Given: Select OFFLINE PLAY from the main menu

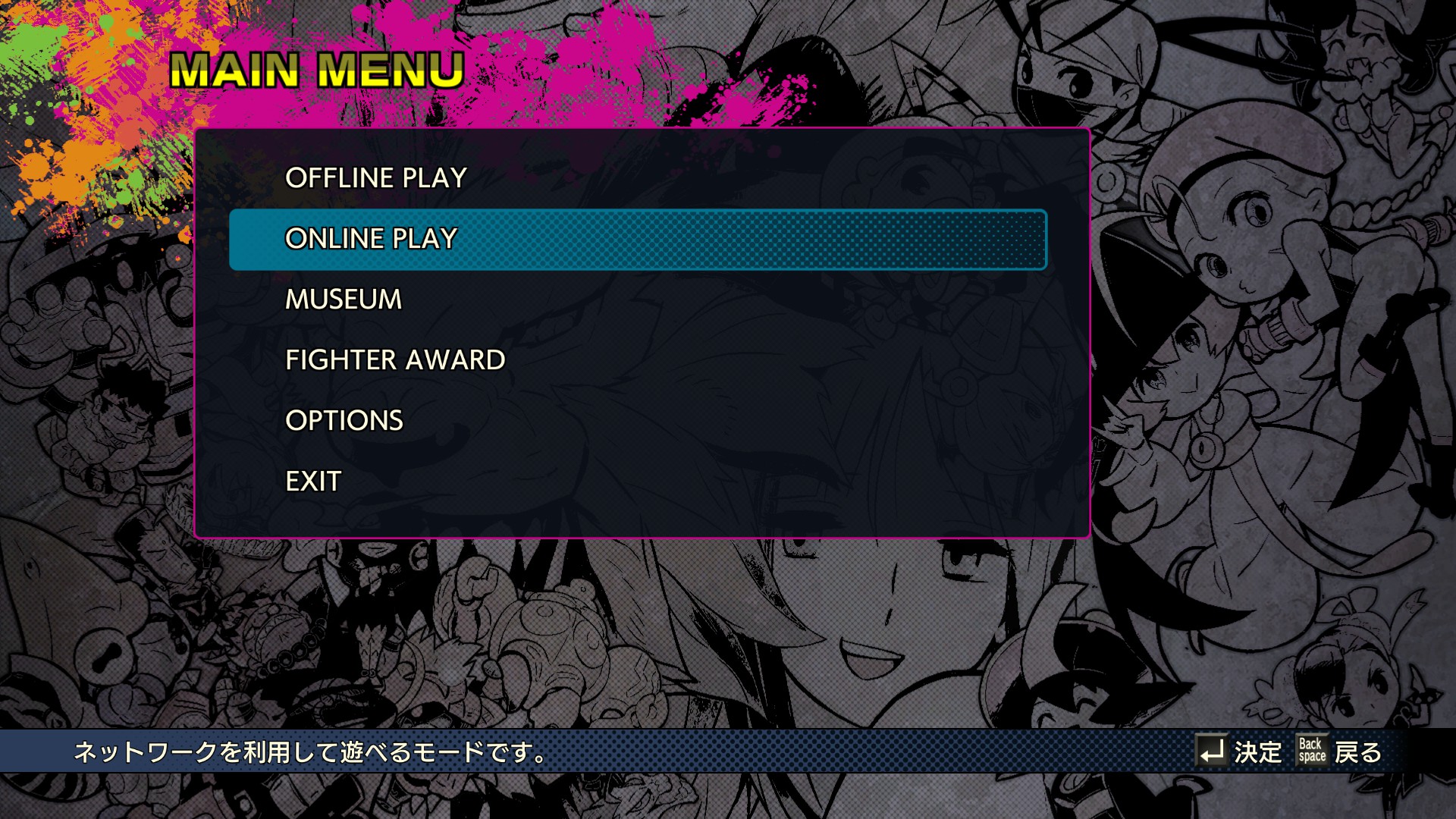Looking at the screenshot, I should pos(375,178).
